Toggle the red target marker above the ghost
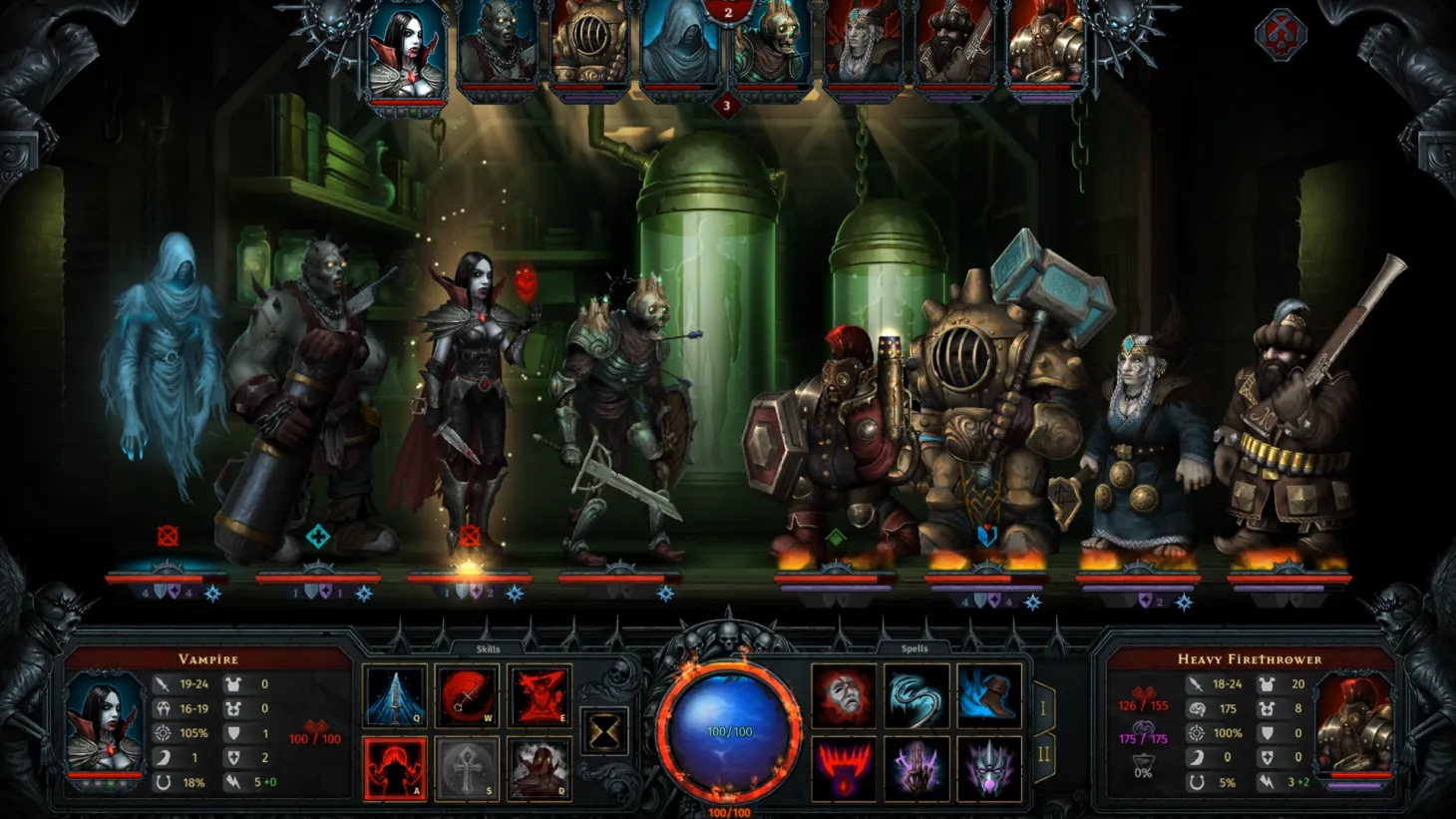This screenshot has width=1456, height=819. (x=170, y=534)
